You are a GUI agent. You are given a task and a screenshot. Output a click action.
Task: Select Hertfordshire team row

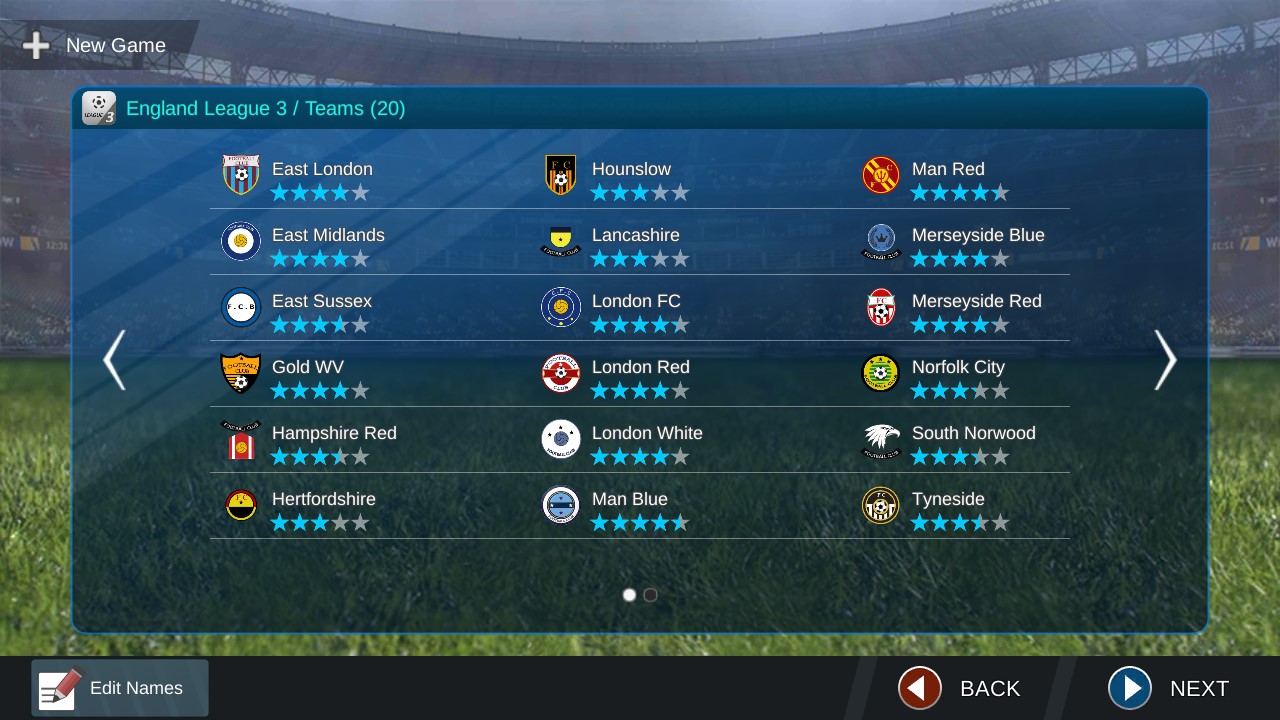click(x=324, y=507)
